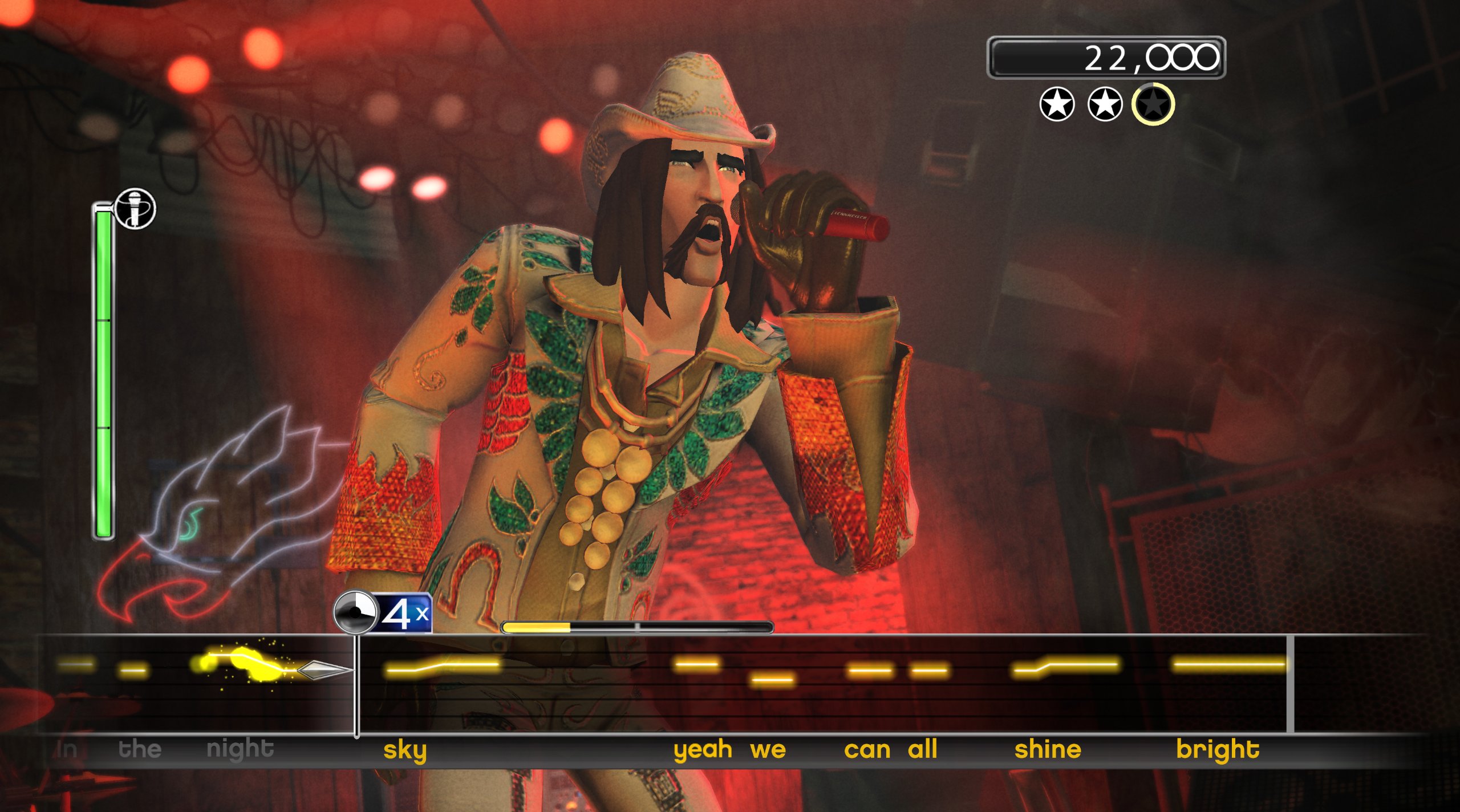Viewport: 1460px width, 812px height.
Task: Select the lyric word 'sky'
Action: pos(406,750)
